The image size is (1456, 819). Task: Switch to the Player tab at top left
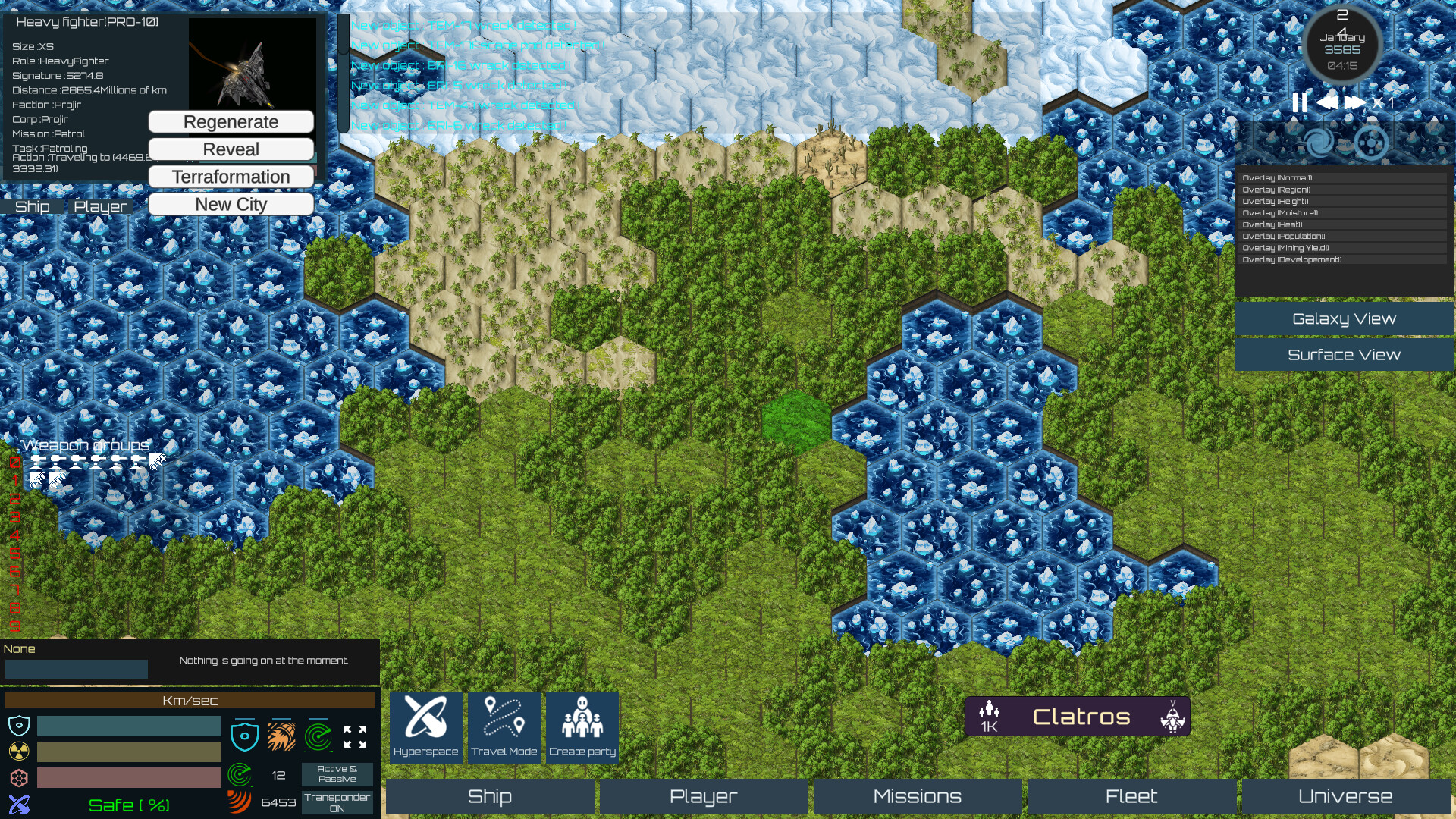click(99, 206)
